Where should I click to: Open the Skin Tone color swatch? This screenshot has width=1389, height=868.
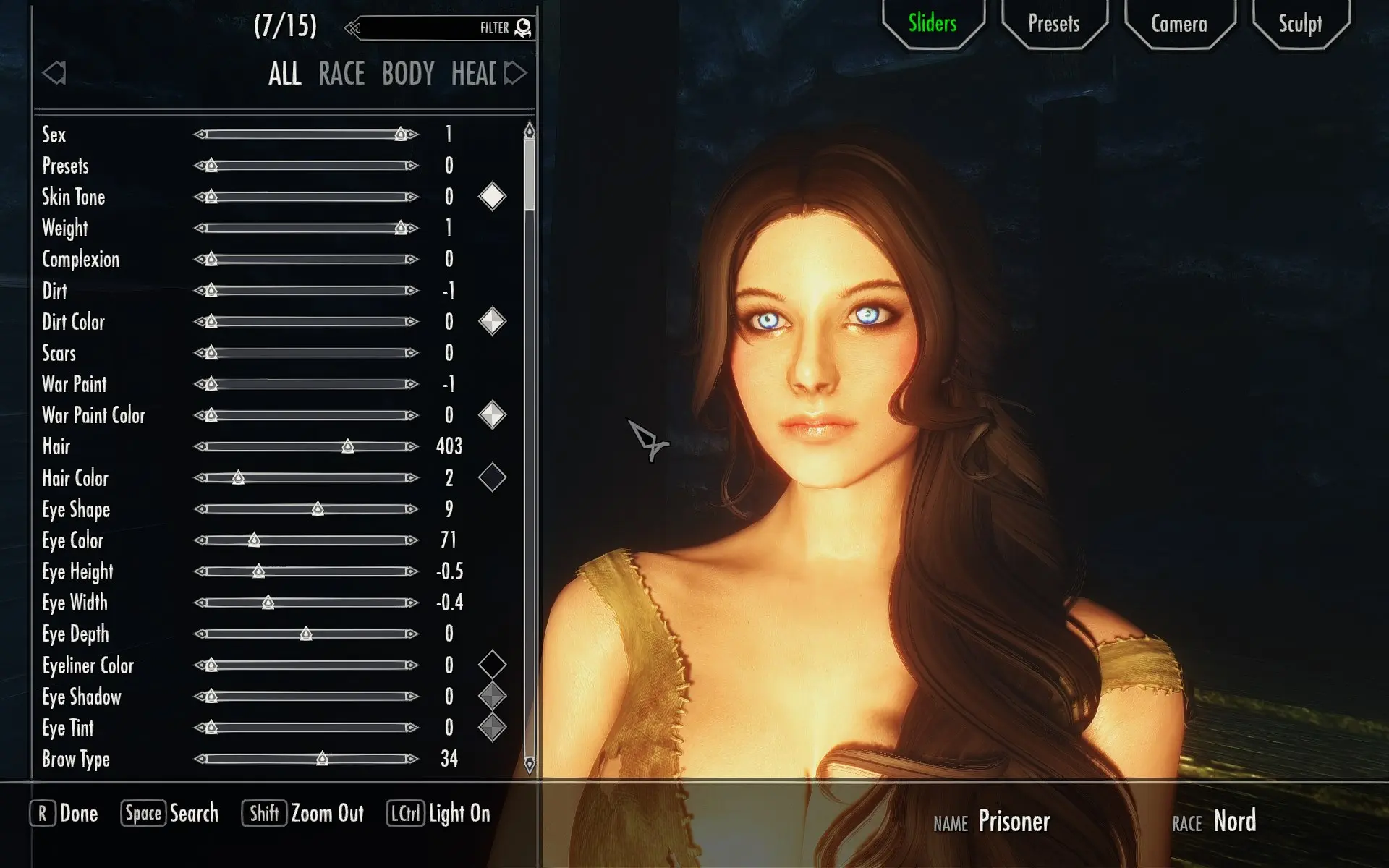pyautogui.click(x=493, y=195)
